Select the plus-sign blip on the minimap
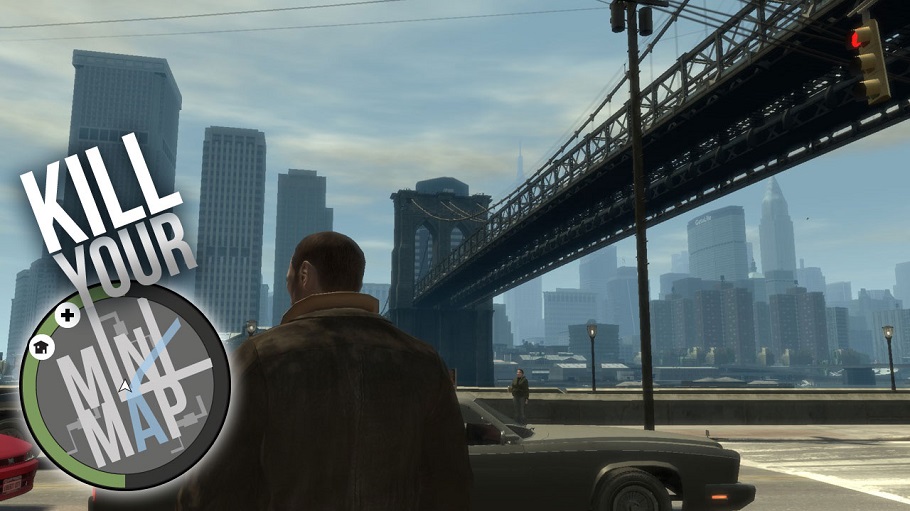This screenshot has height=511, width=910. (68, 316)
